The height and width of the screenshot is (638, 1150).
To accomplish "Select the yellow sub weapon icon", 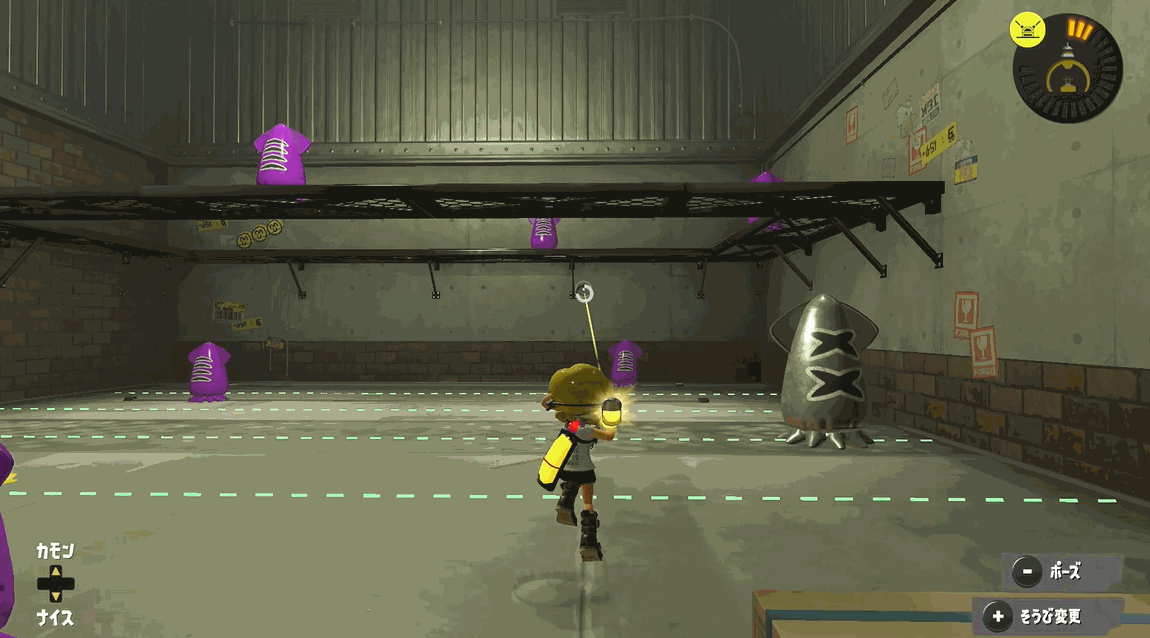I will click(x=1028, y=28).
